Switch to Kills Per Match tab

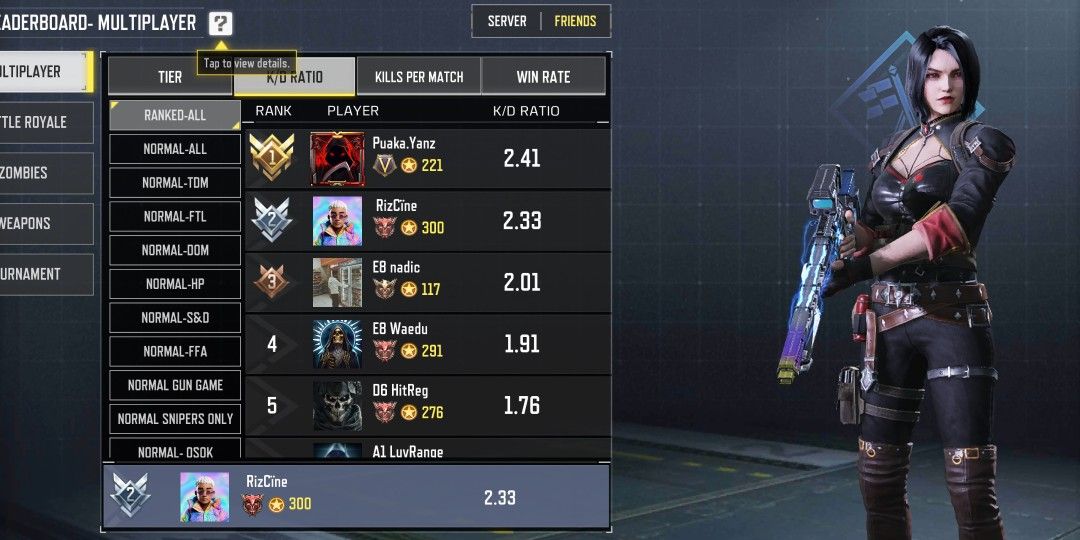pyautogui.click(x=418, y=77)
